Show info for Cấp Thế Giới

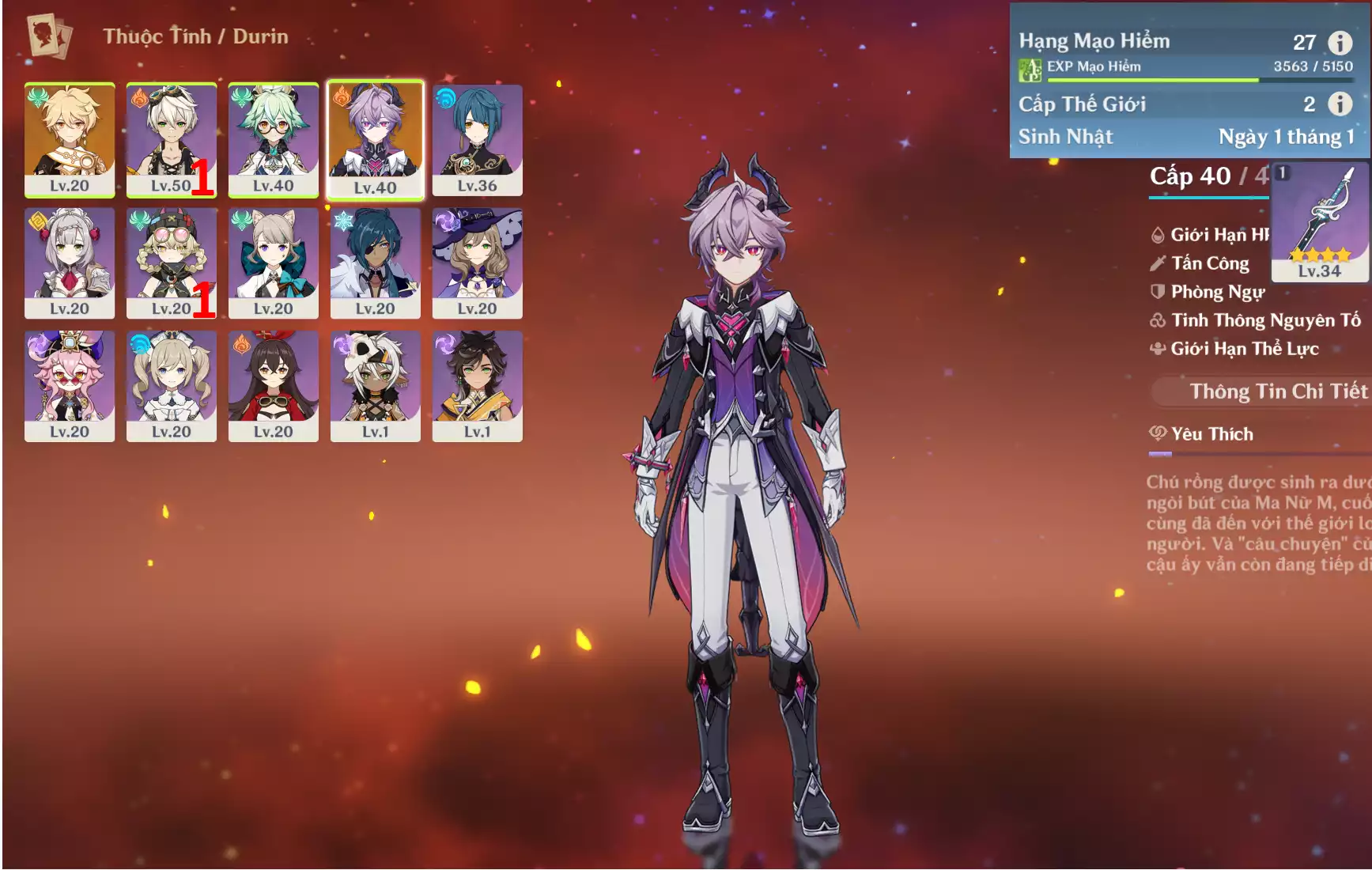[x=1340, y=104]
